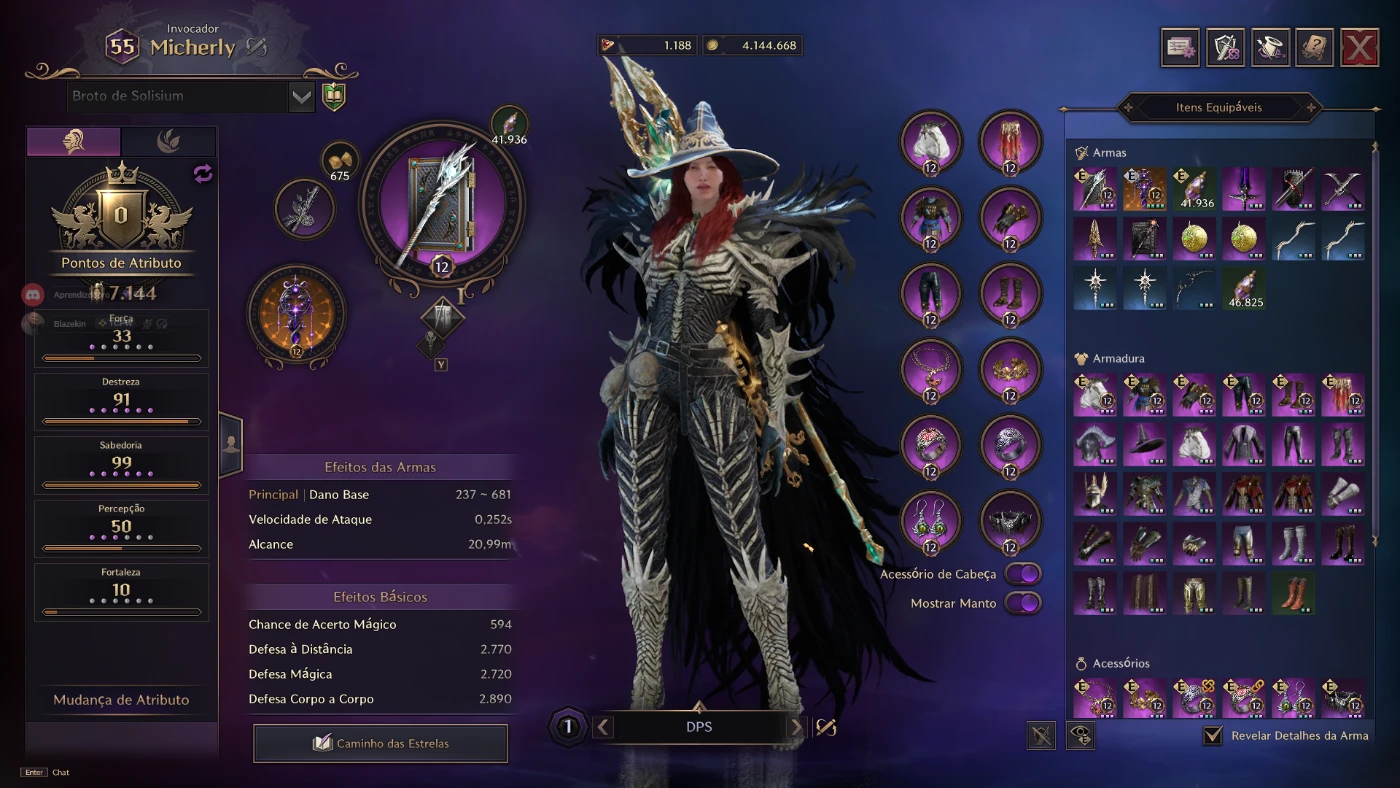1400x788 pixels.
Task: Open the Broto de Solisium title dropdown
Action: pyautogui.click(x=301, y=97)
